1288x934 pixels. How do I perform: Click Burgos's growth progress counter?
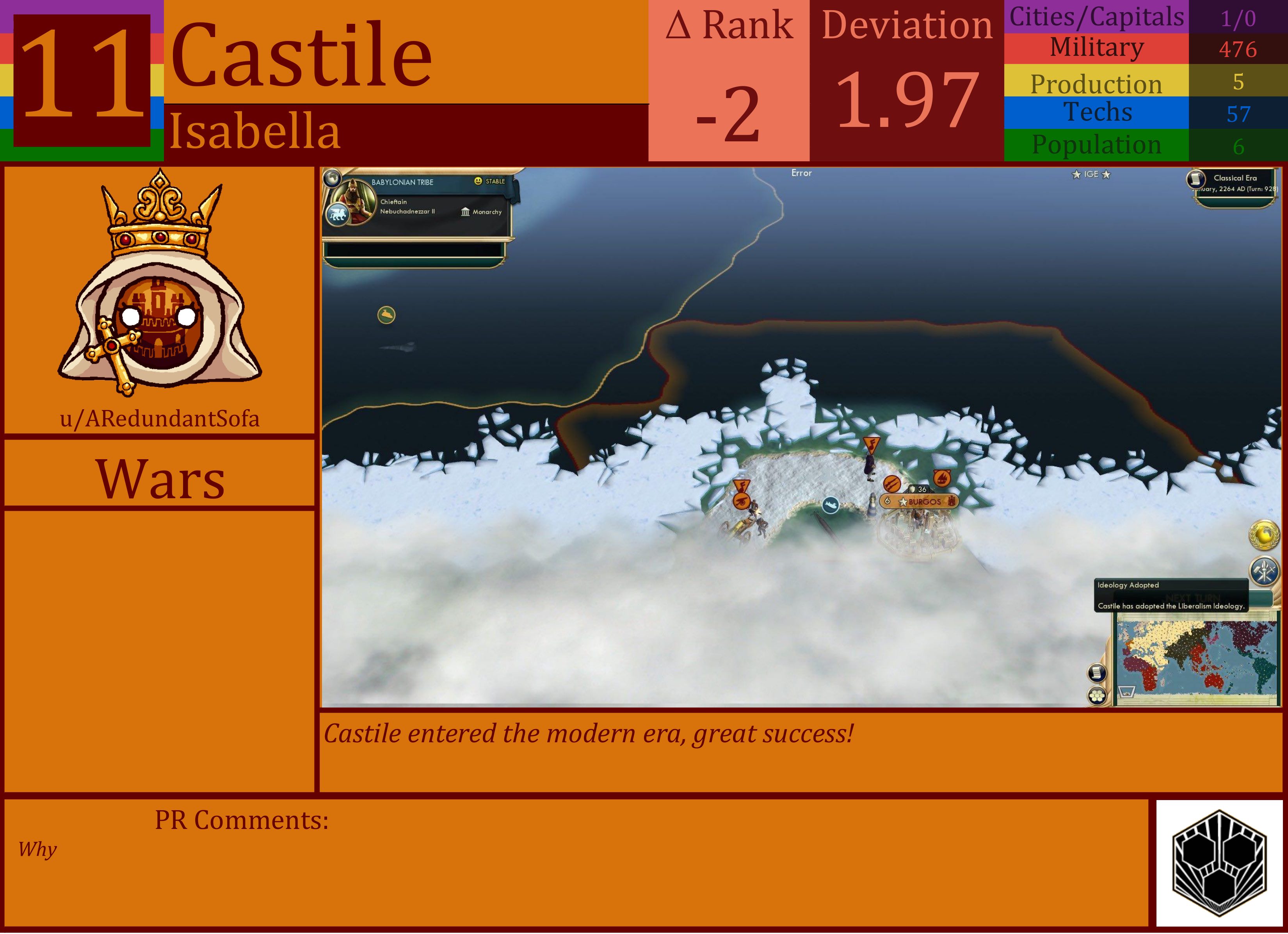pos(887,502)
